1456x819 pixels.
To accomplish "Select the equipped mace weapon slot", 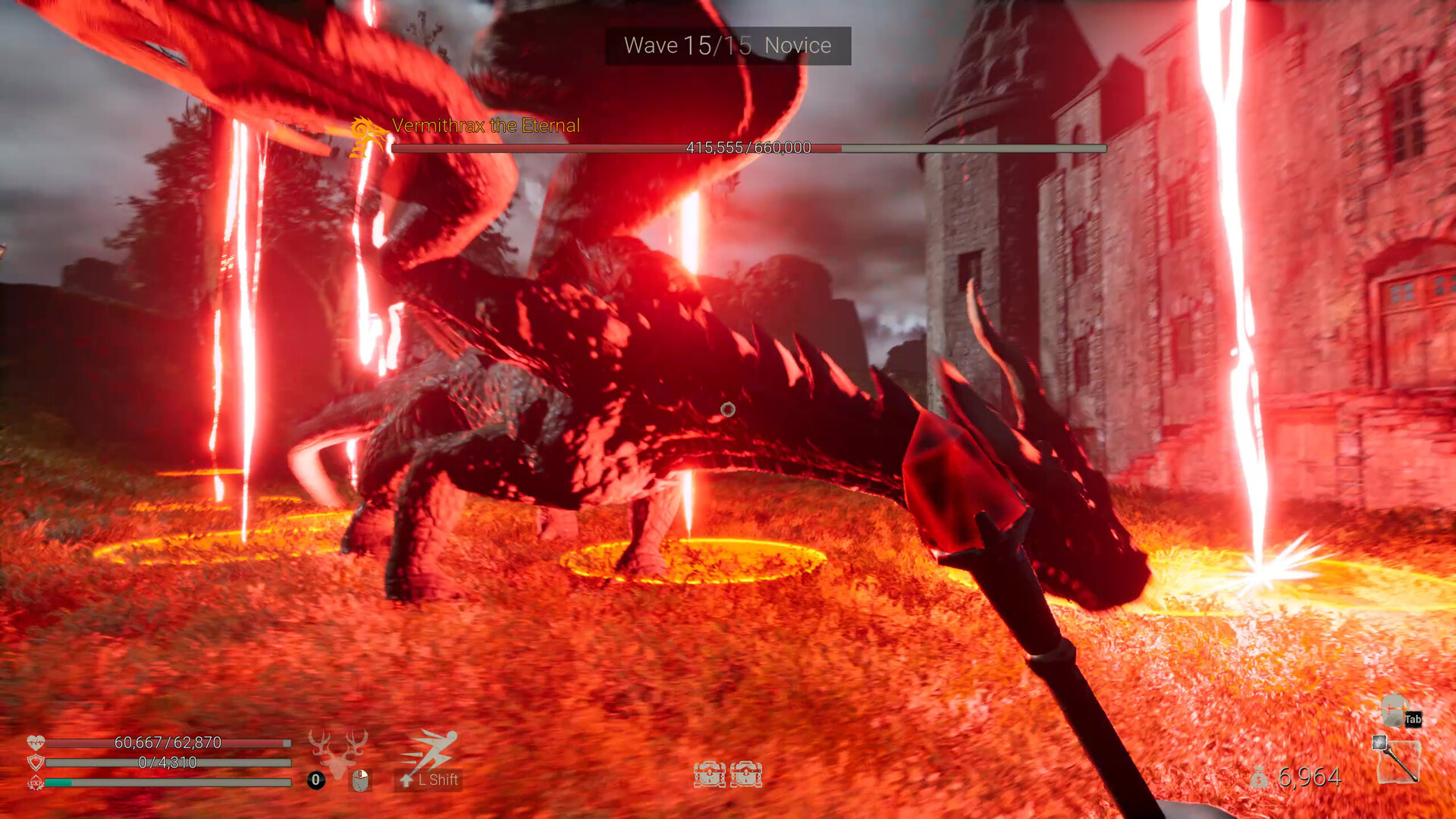I will (x=1401, y=762).
